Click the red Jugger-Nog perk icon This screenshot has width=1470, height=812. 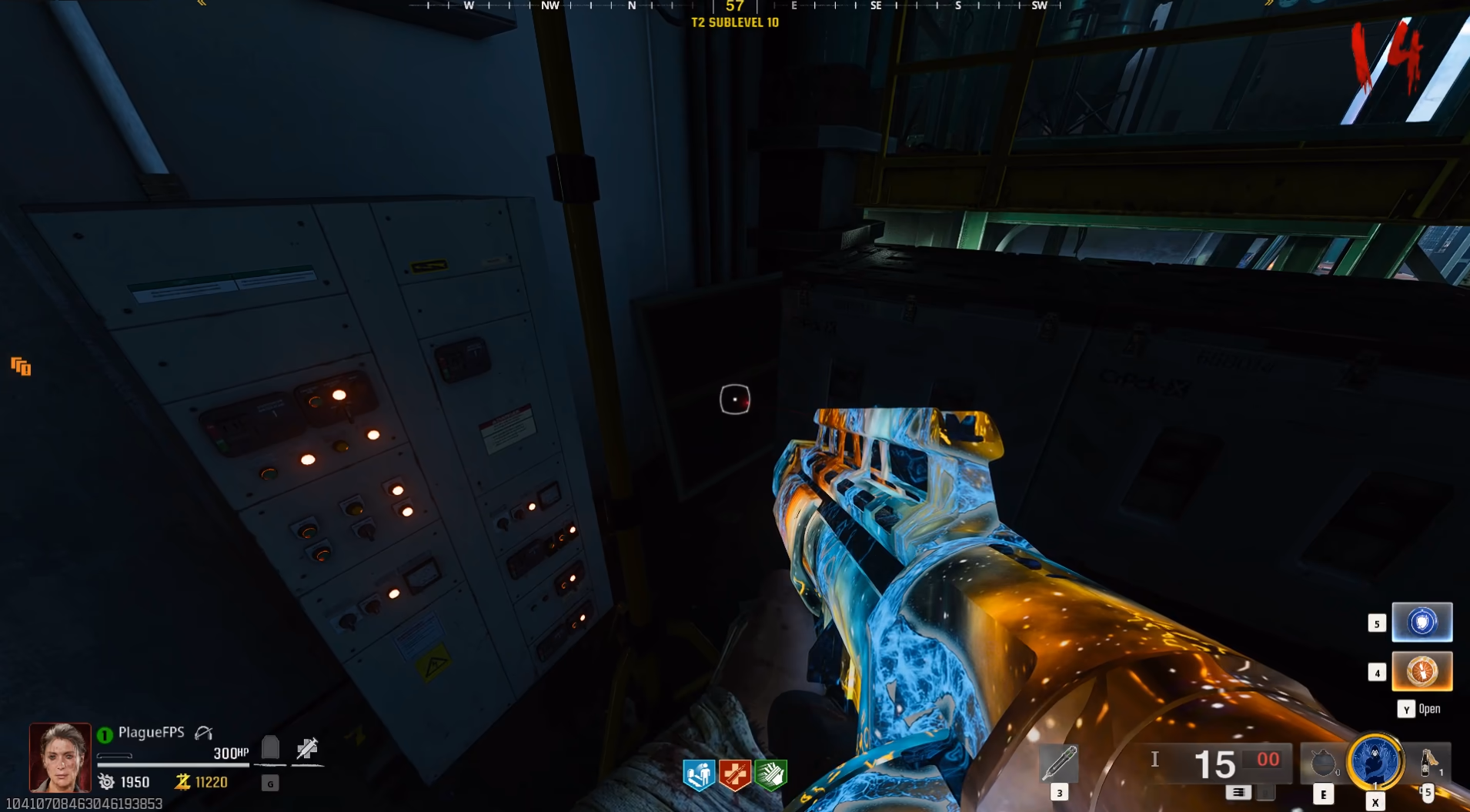pos(735,775)
